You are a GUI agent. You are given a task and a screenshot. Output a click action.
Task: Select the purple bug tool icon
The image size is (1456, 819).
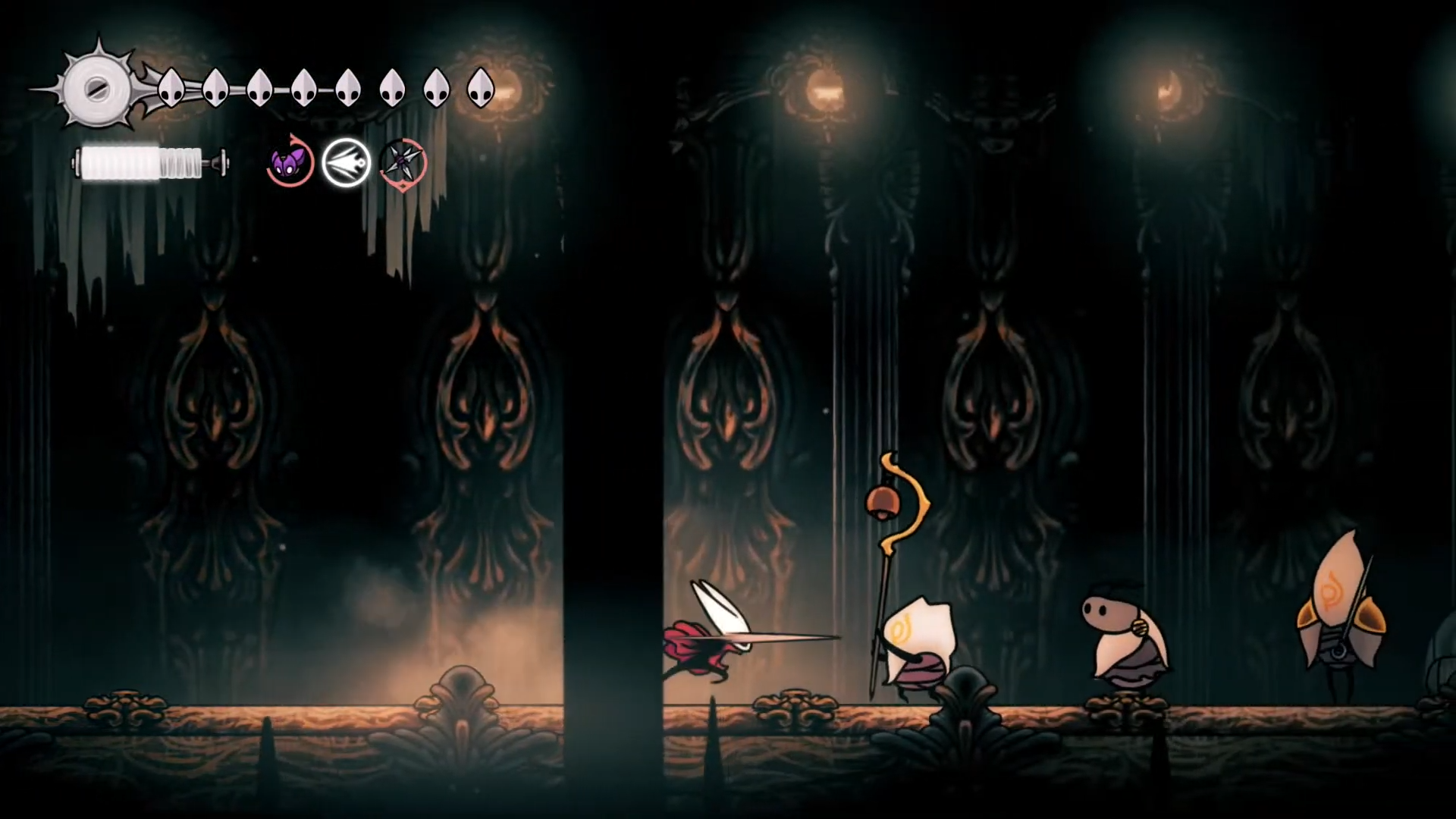click(290, 162)
